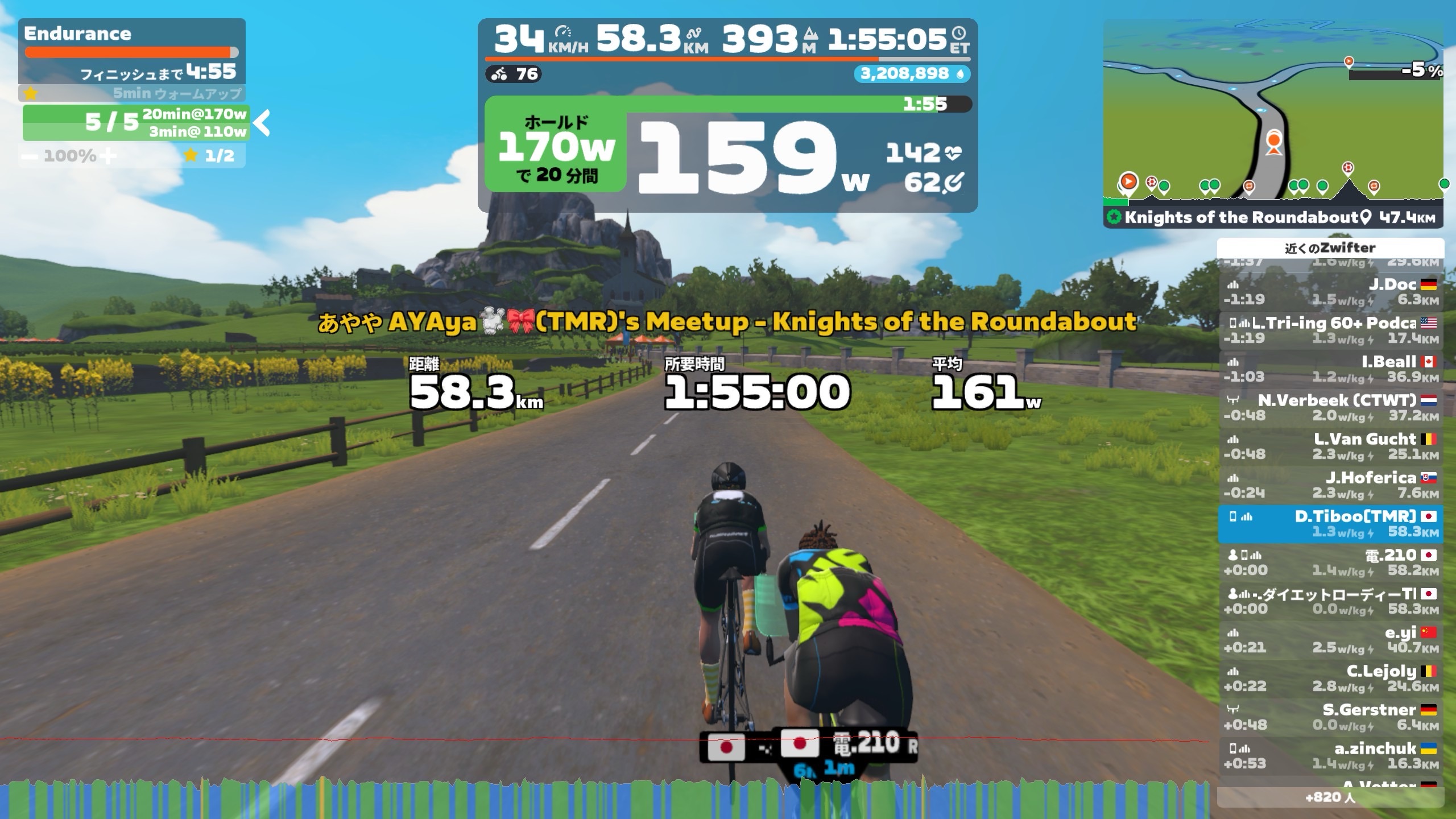This screenshot has width=1456, height=819.
Task: Collapse the workout panel with the arrow
Action: point(262,123)
